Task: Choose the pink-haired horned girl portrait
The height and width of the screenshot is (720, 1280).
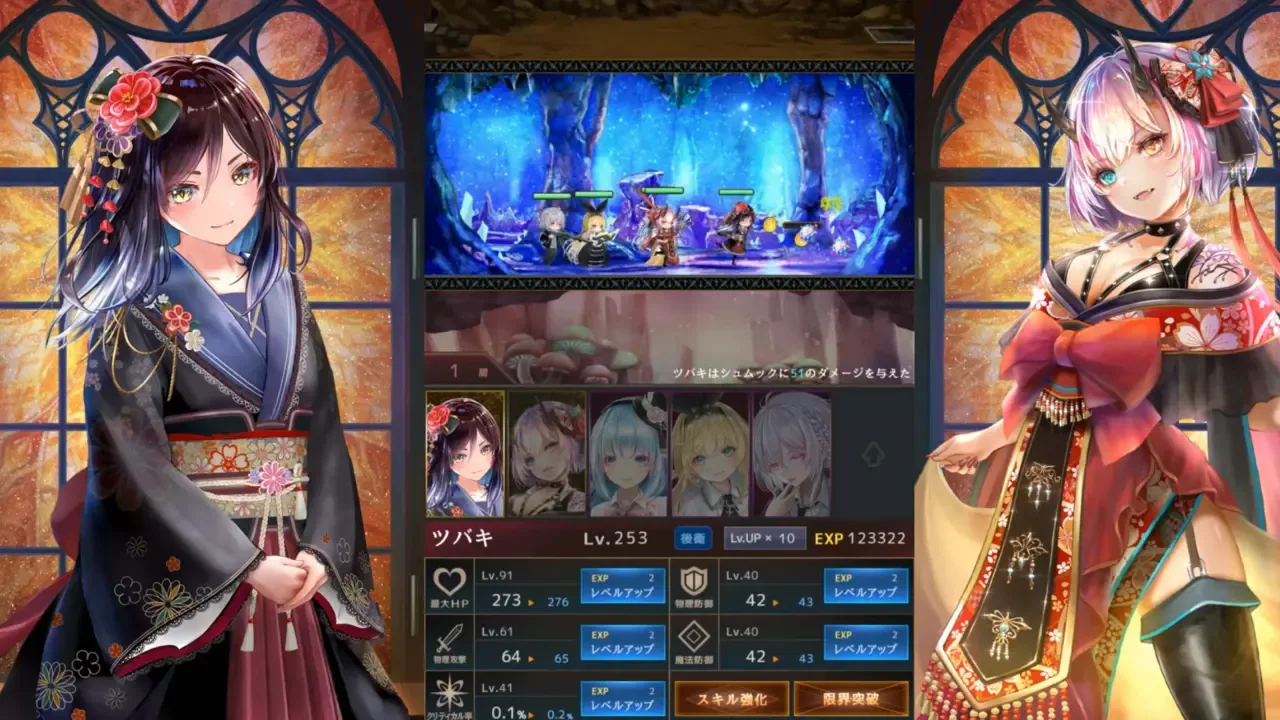Action: coord(547,453)
